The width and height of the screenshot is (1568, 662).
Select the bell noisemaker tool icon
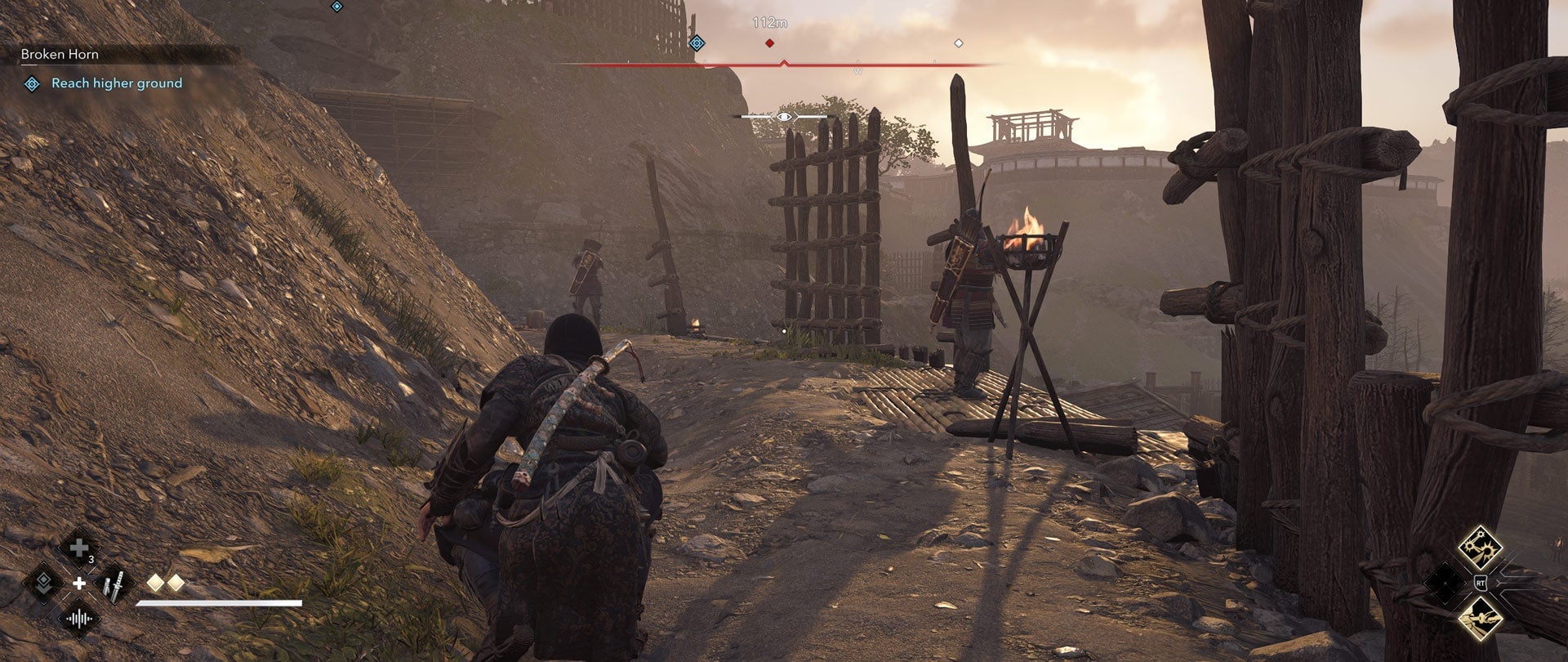point(78,619)
